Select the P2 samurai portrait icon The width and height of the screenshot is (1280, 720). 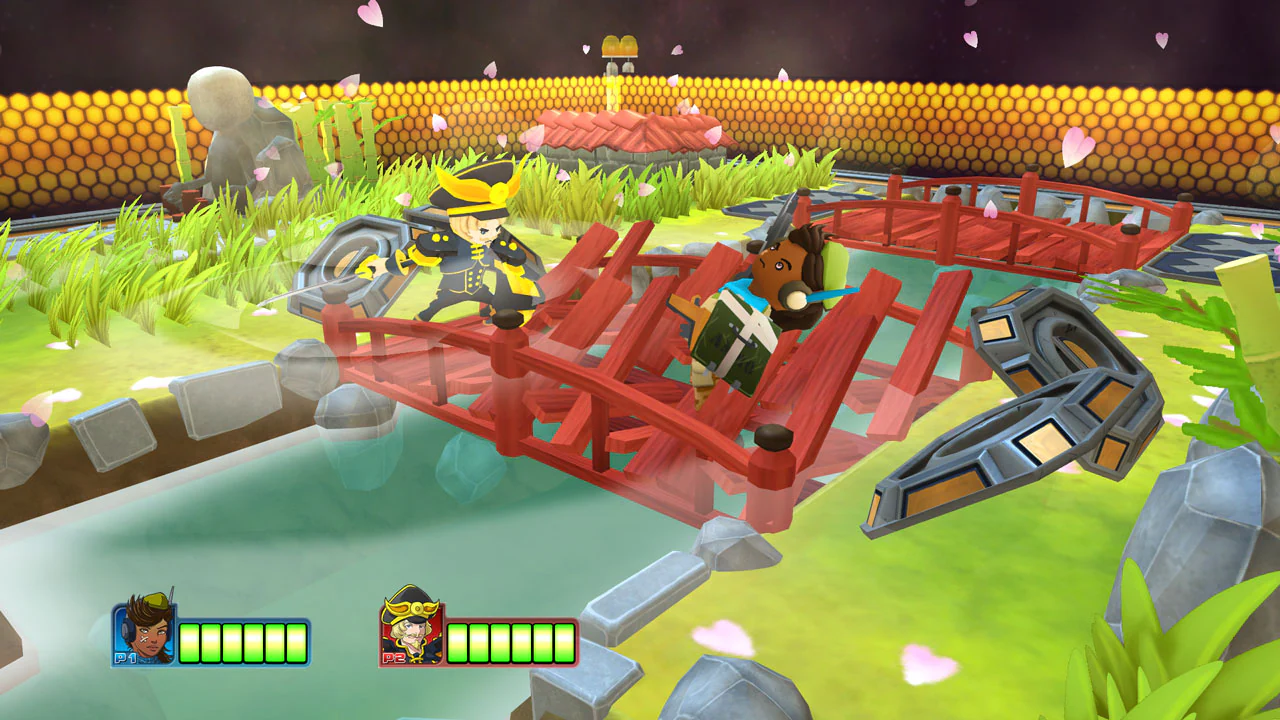[412, 632]
